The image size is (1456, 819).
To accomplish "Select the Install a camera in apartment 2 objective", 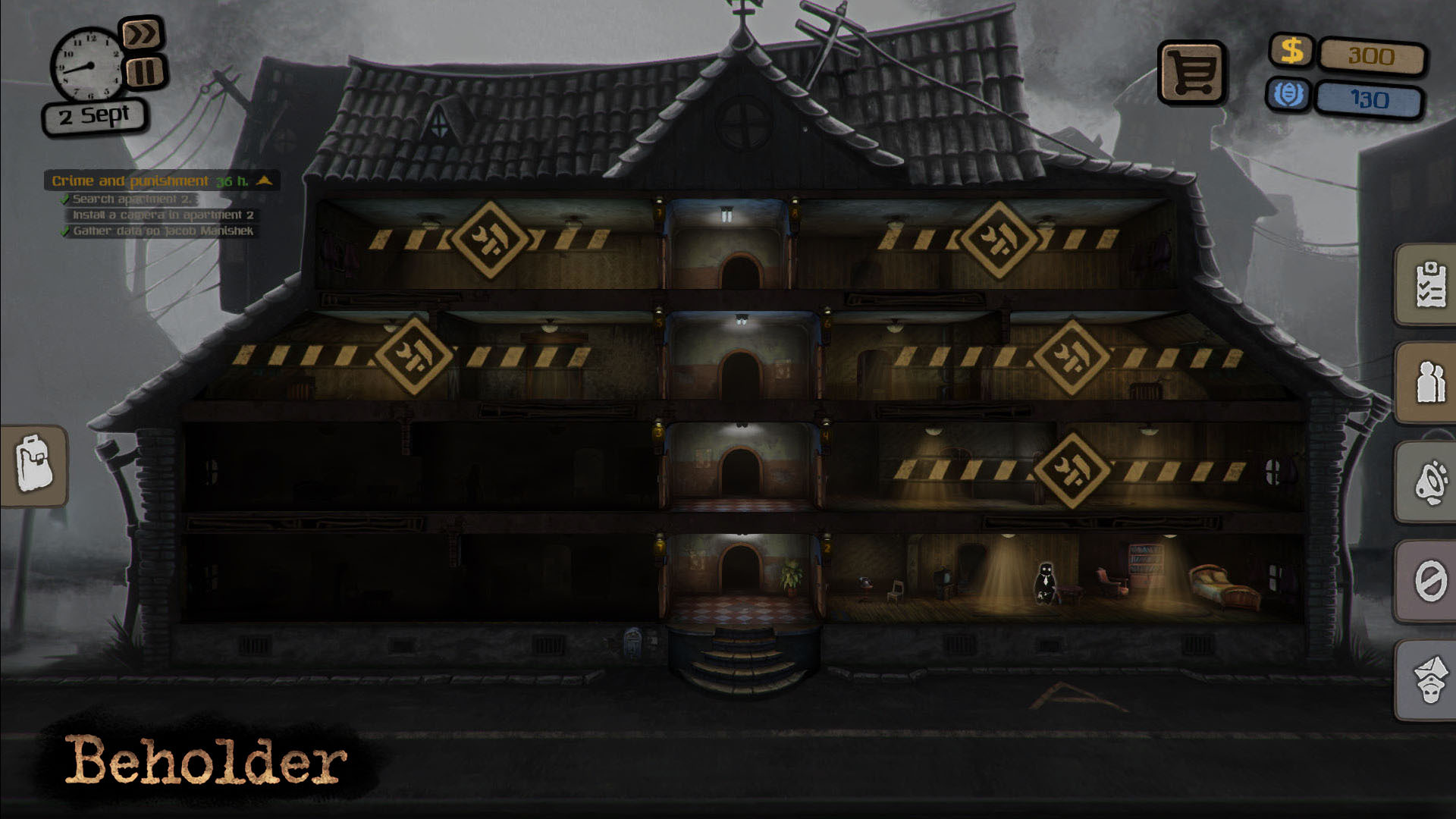I will click(163, 213).
